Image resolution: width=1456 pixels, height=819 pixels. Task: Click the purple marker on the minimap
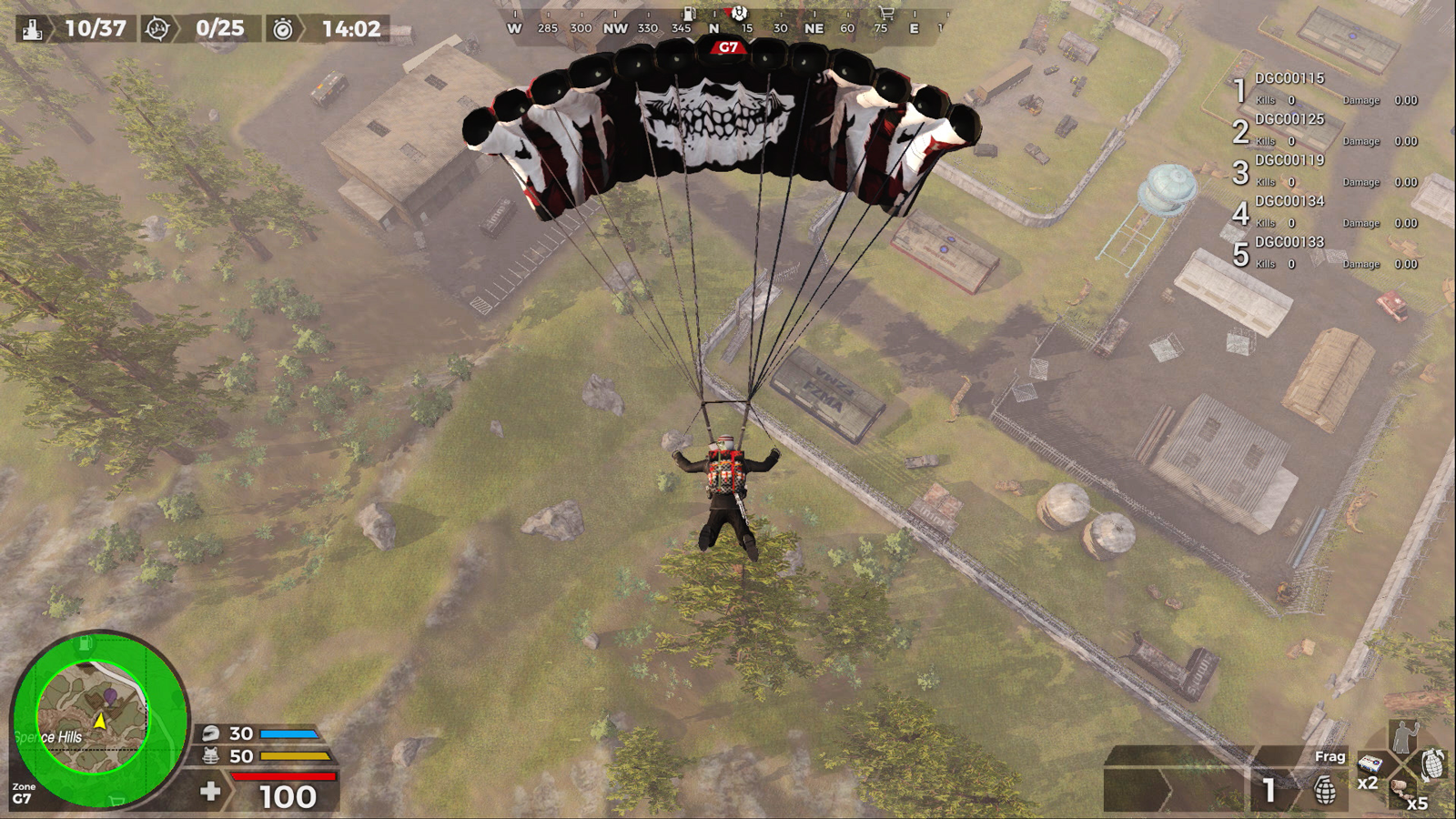pos(110,697)
